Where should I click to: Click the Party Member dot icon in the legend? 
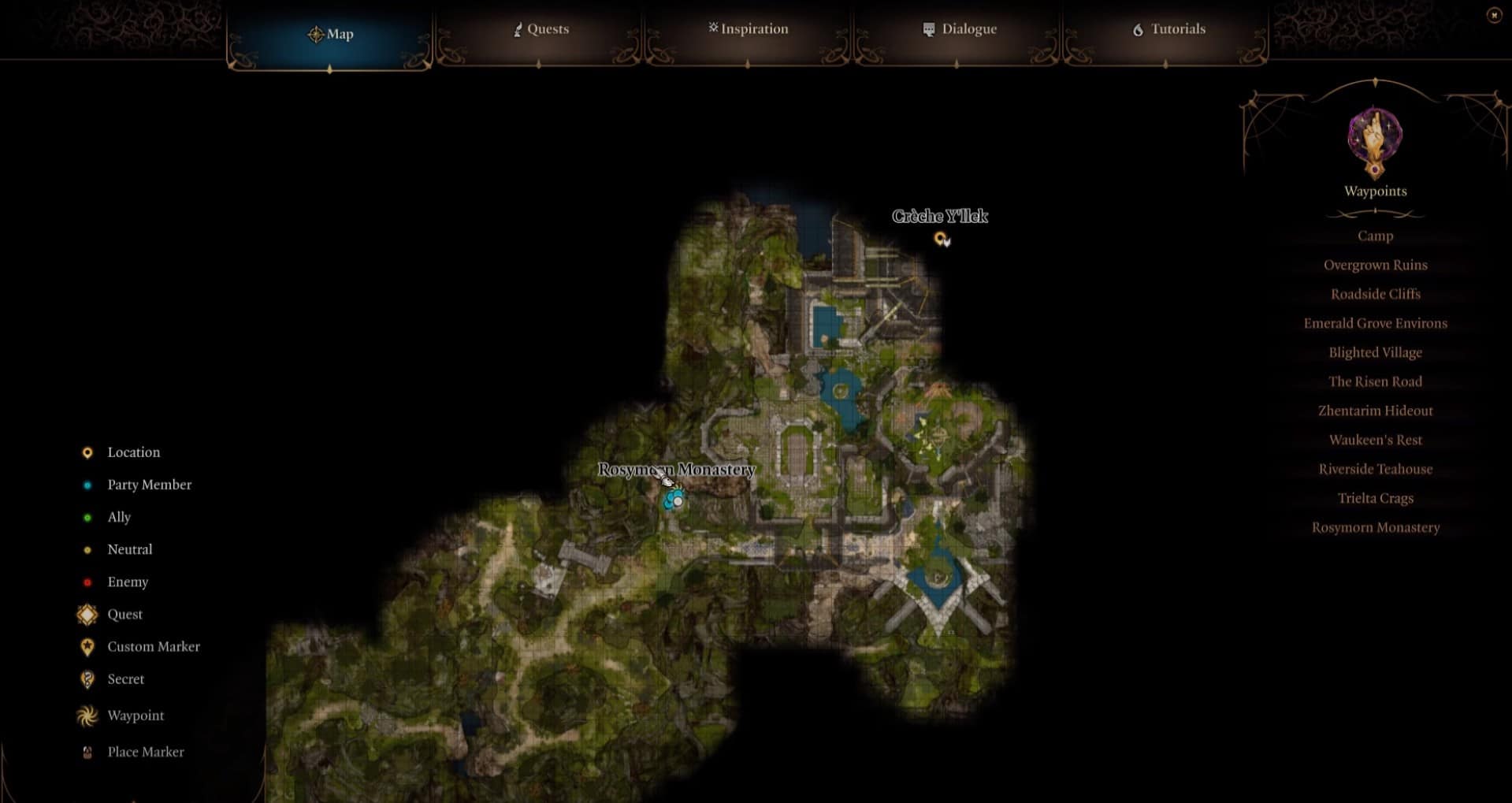pyautogui.click(x=87, y=485)
